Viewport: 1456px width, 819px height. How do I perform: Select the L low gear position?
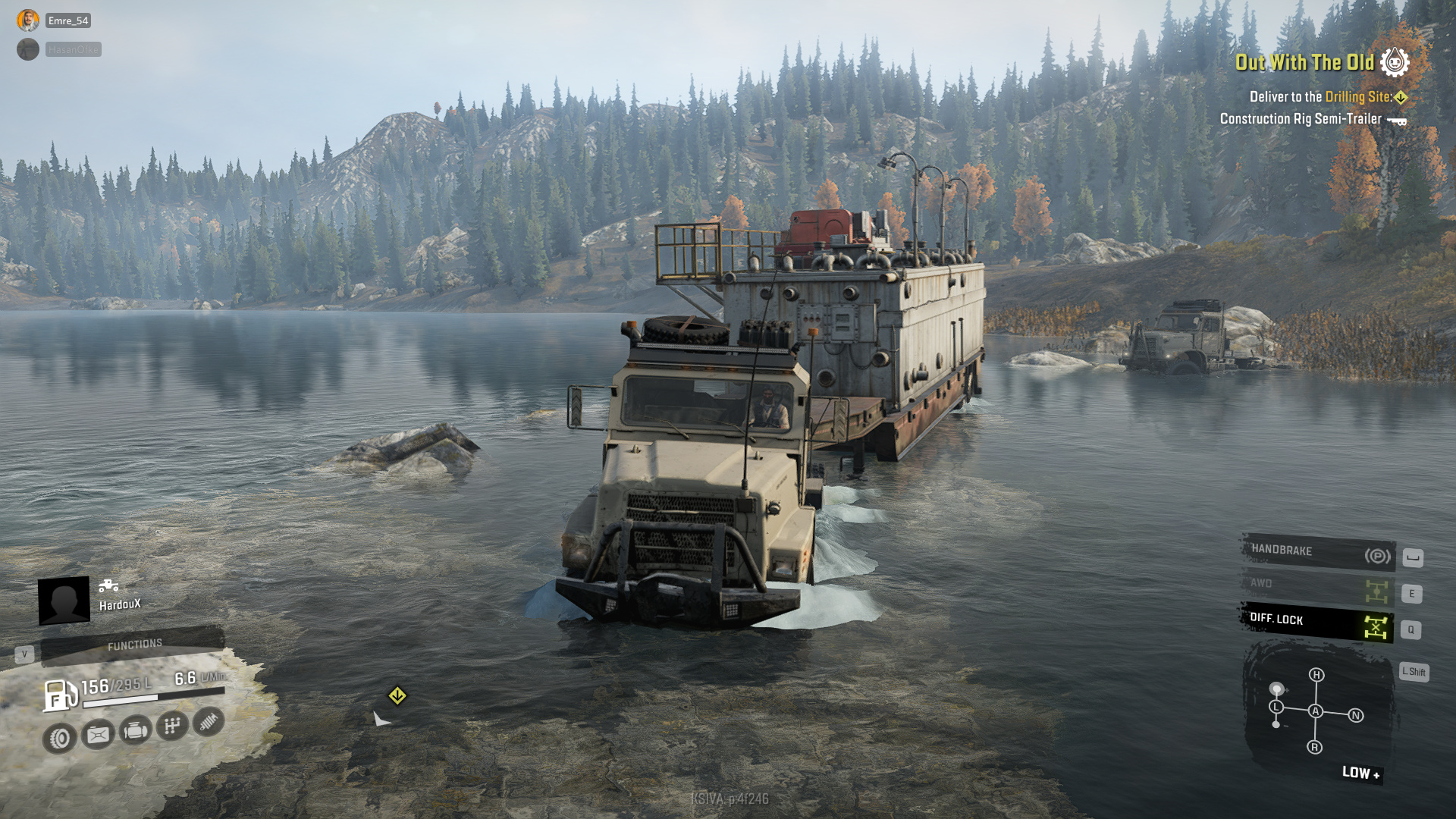(1277, 707)
